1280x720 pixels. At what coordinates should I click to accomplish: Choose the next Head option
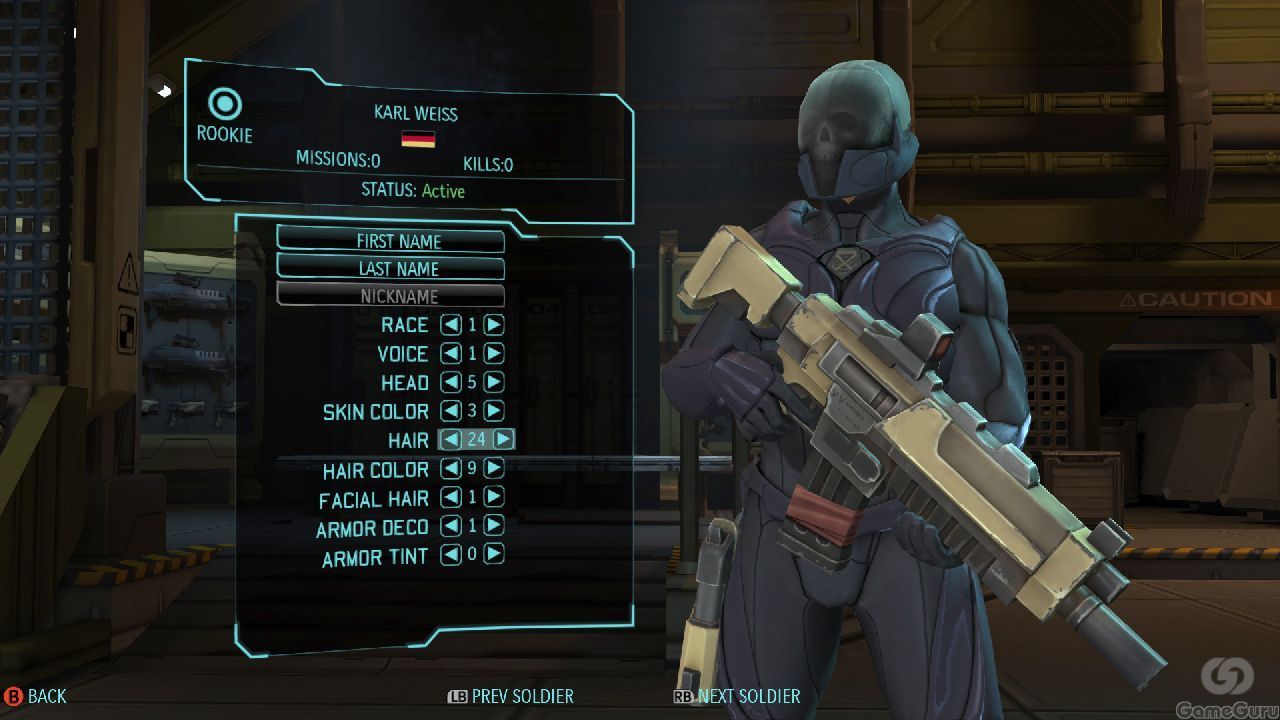(x=494, y=382)
